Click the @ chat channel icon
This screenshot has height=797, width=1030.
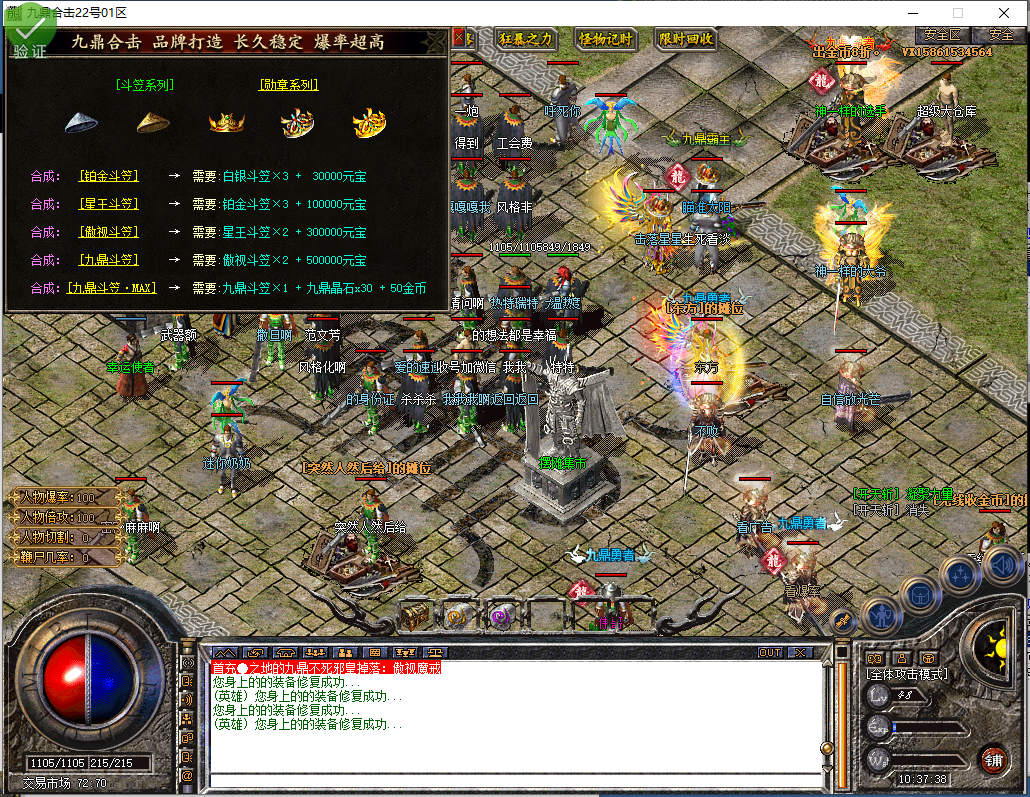click(x=187, y=775)
